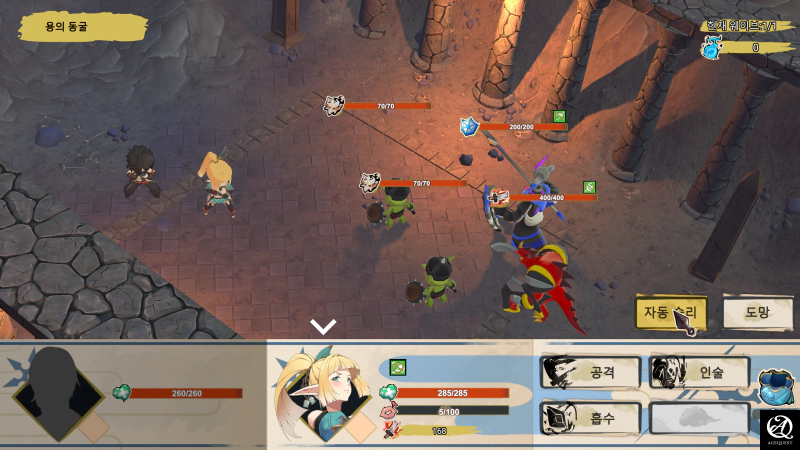The width and height of the screenshot is (800, 450).
Task: Use the 흡수 absorb command
Action: pos(589,417)
